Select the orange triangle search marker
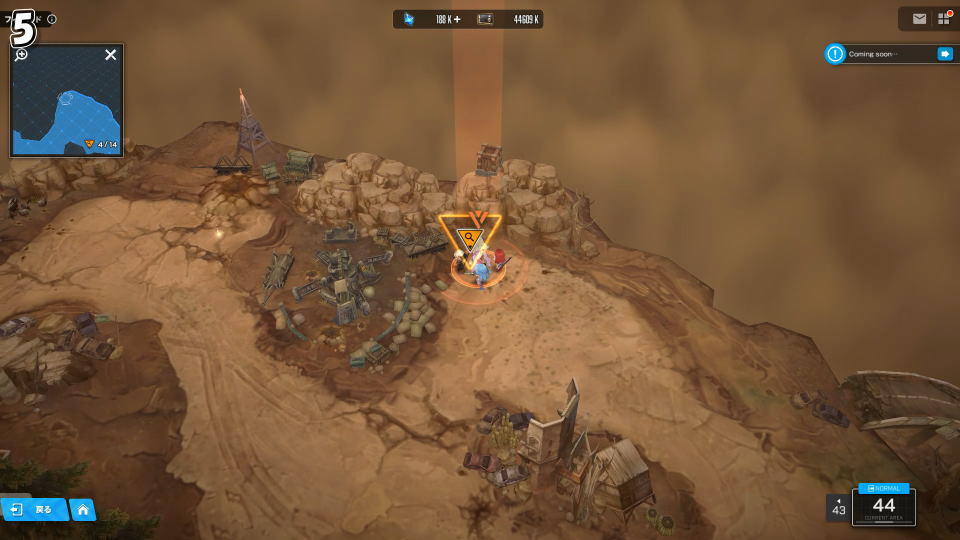960x540 pixels. pos(469,237)
